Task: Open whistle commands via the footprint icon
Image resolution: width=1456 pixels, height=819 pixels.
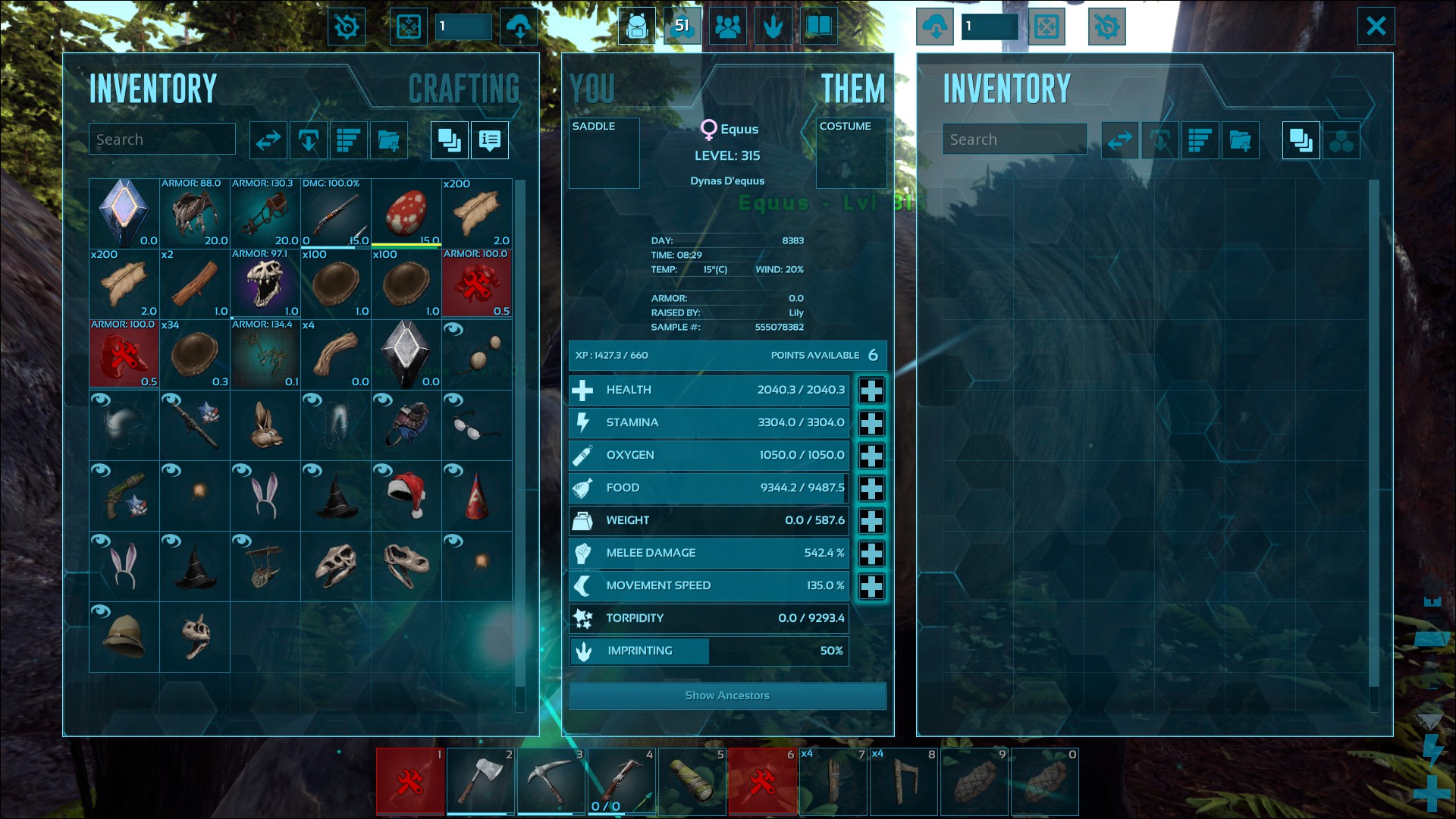Action: point(773,25)
